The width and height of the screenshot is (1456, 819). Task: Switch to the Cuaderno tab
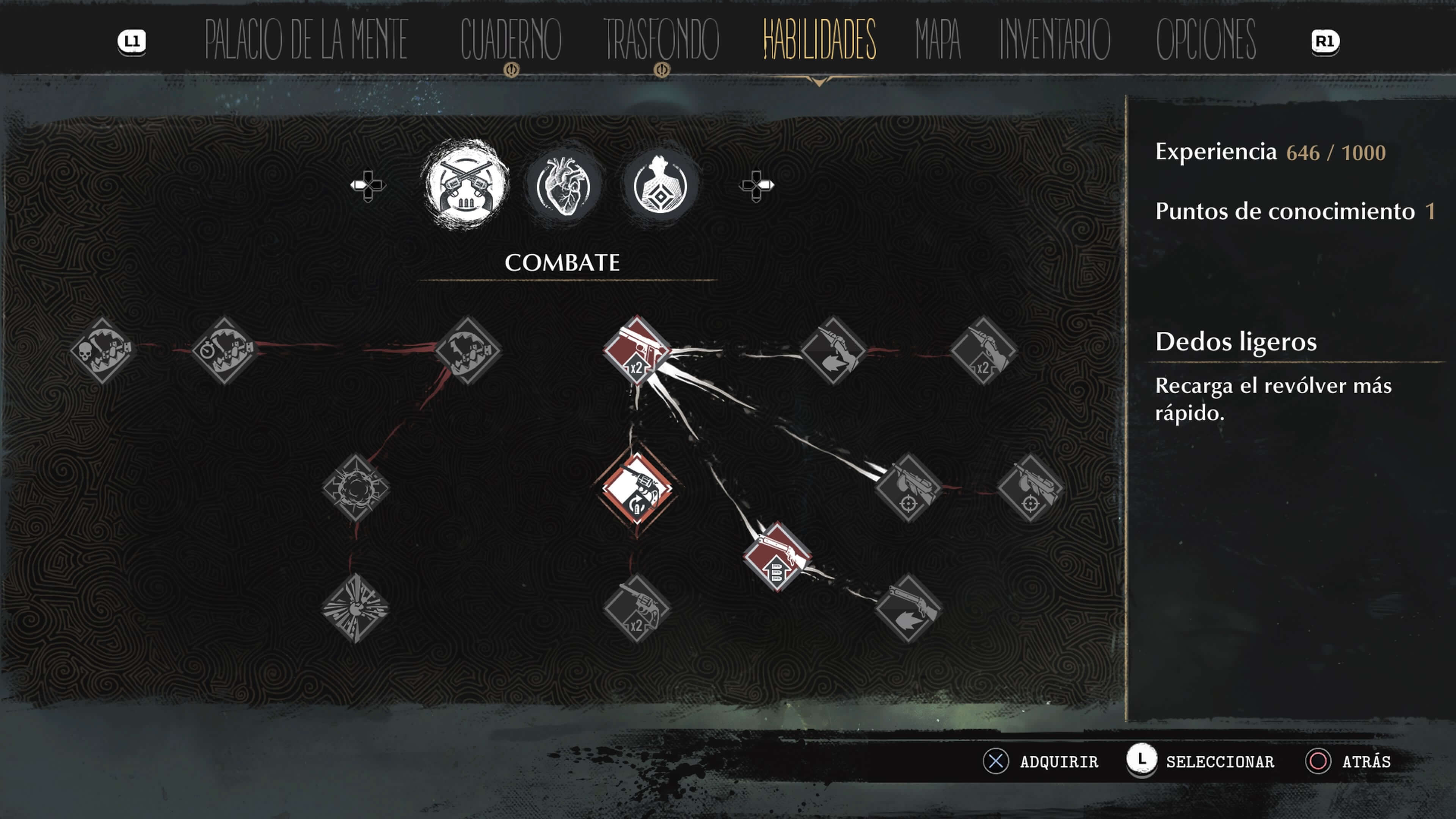coord(510,39)
